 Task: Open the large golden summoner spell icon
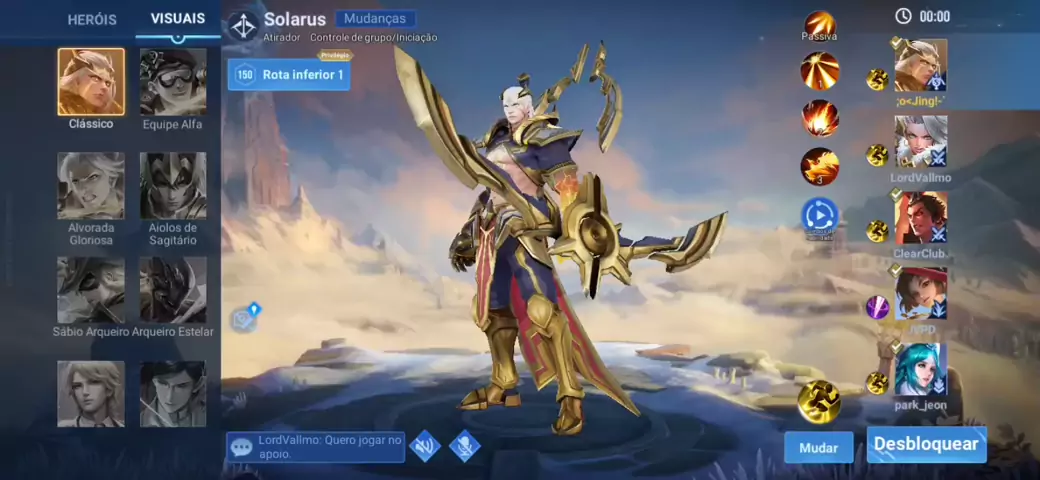tap(819, 401)
